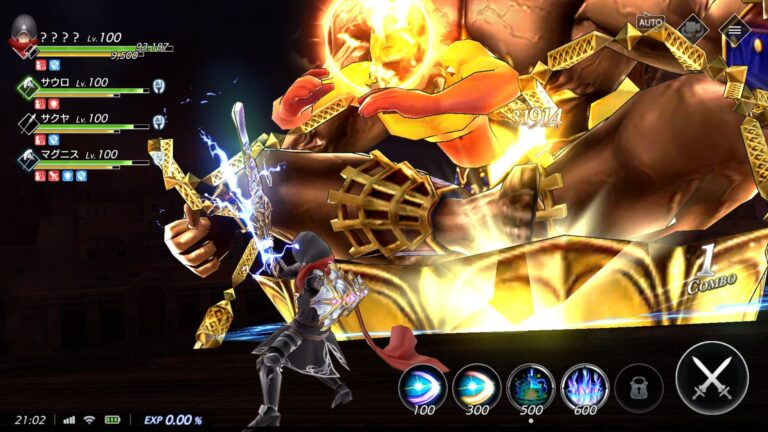Image resolution: width=768 pixels, height=432 pixels.
Task: Select the locked skill slot
Action: pos(638,386)
